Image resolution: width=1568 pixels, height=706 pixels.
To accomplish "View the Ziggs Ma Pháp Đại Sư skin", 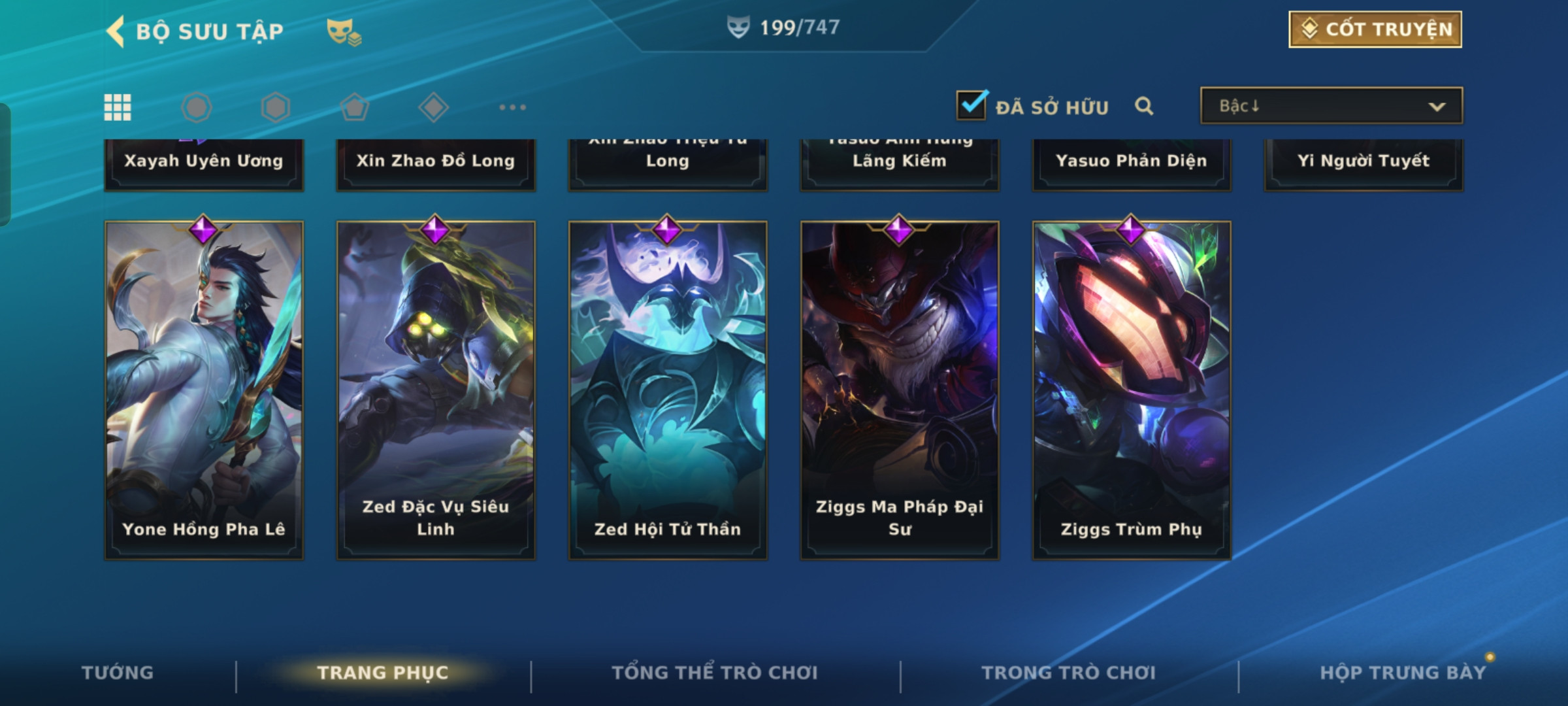I will tap(900, 390).
